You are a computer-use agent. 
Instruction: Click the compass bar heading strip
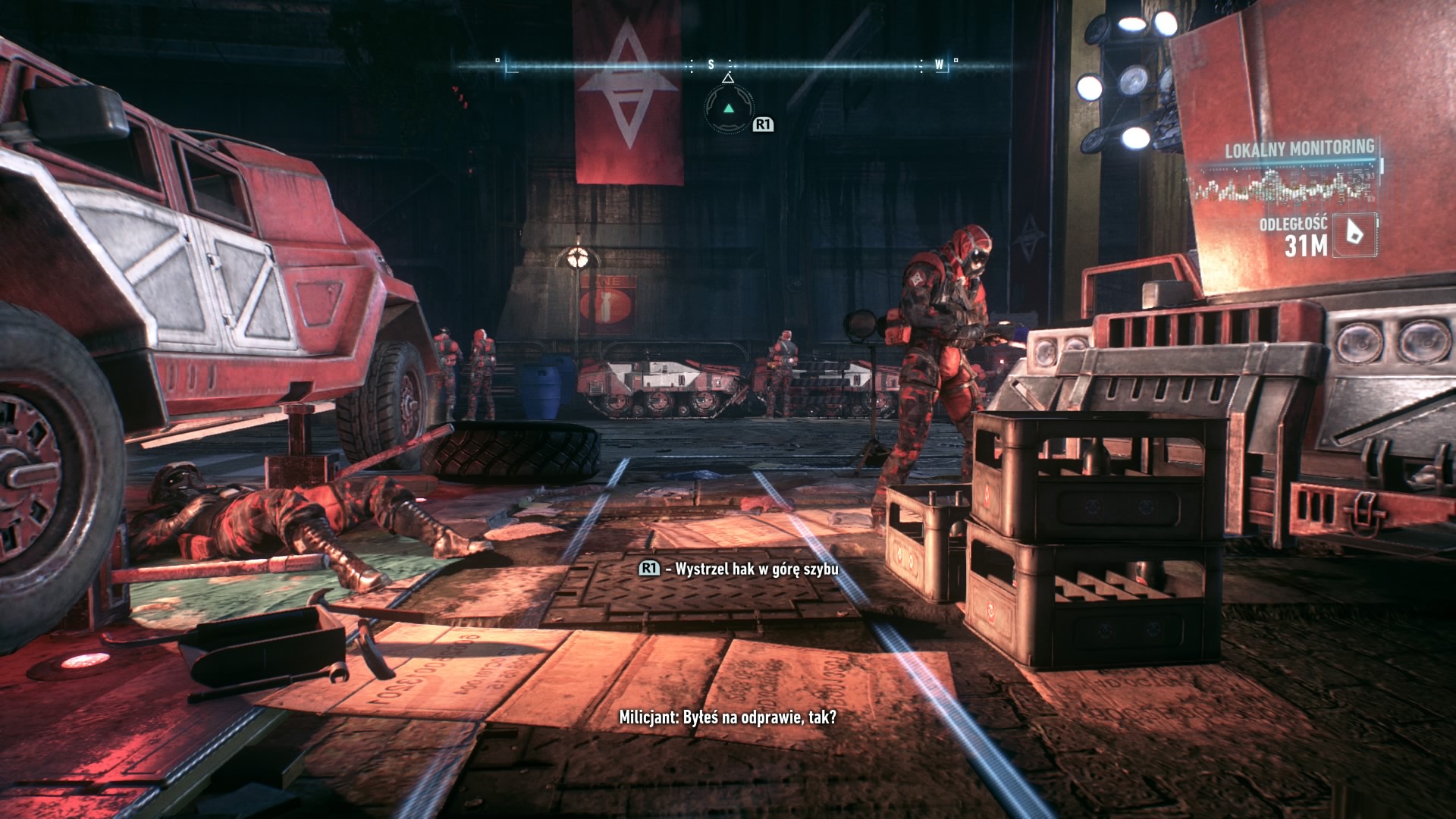(726, 65)
